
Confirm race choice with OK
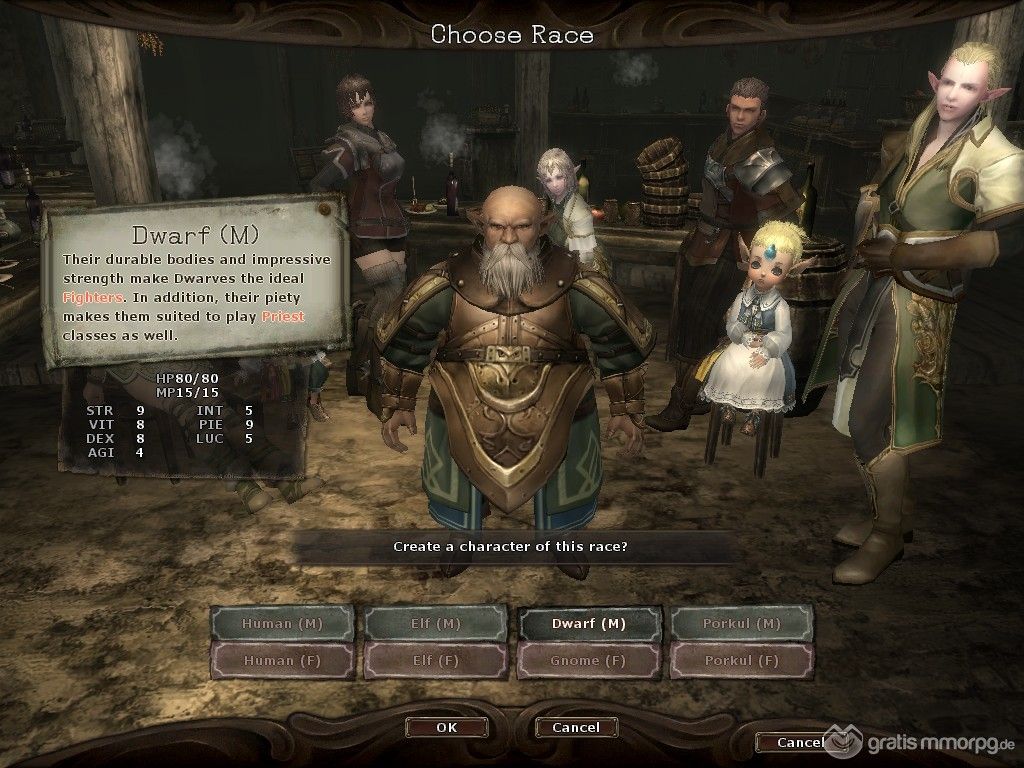point(447,727)
